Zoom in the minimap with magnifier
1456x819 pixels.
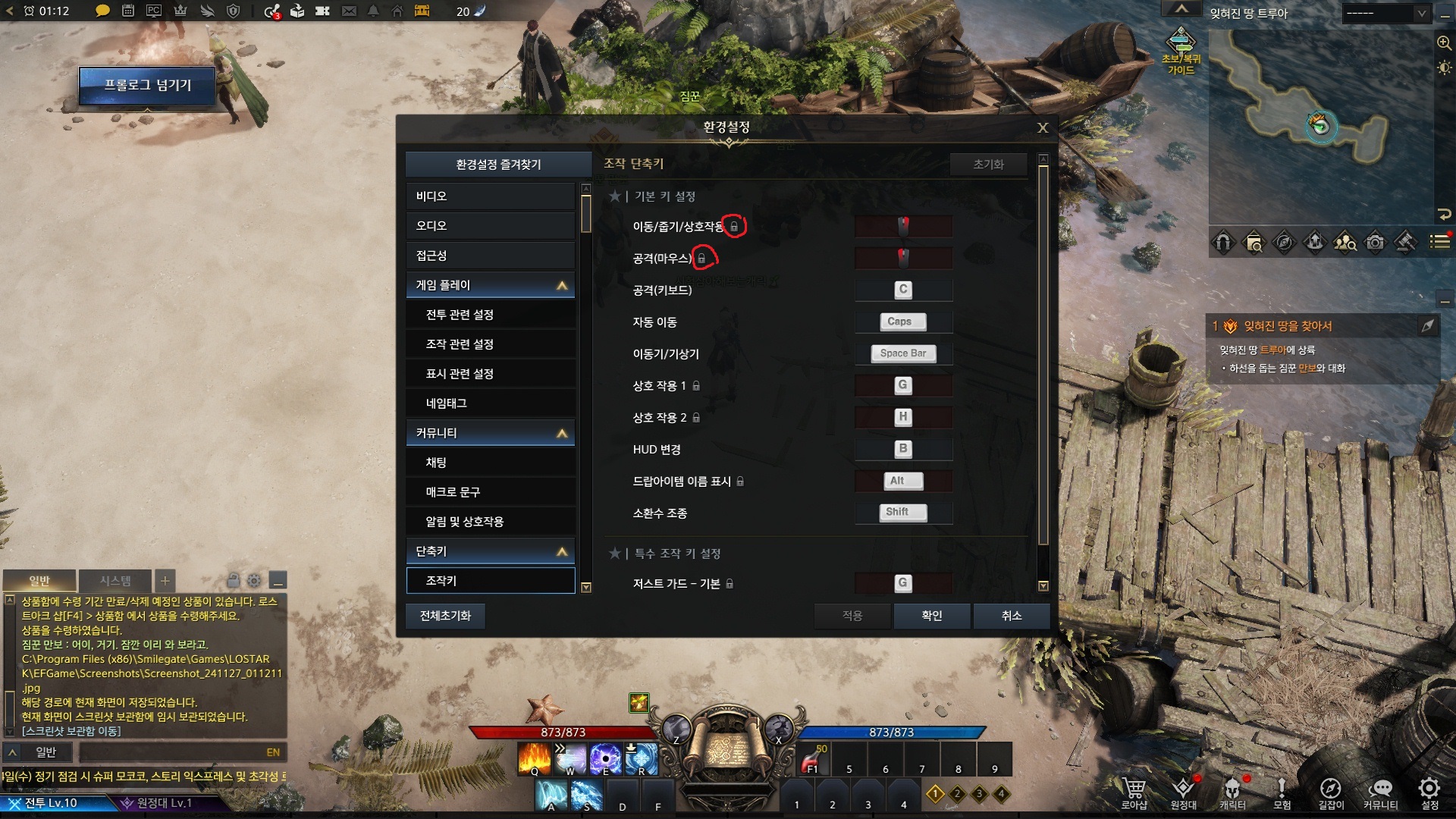point(1444,43)
